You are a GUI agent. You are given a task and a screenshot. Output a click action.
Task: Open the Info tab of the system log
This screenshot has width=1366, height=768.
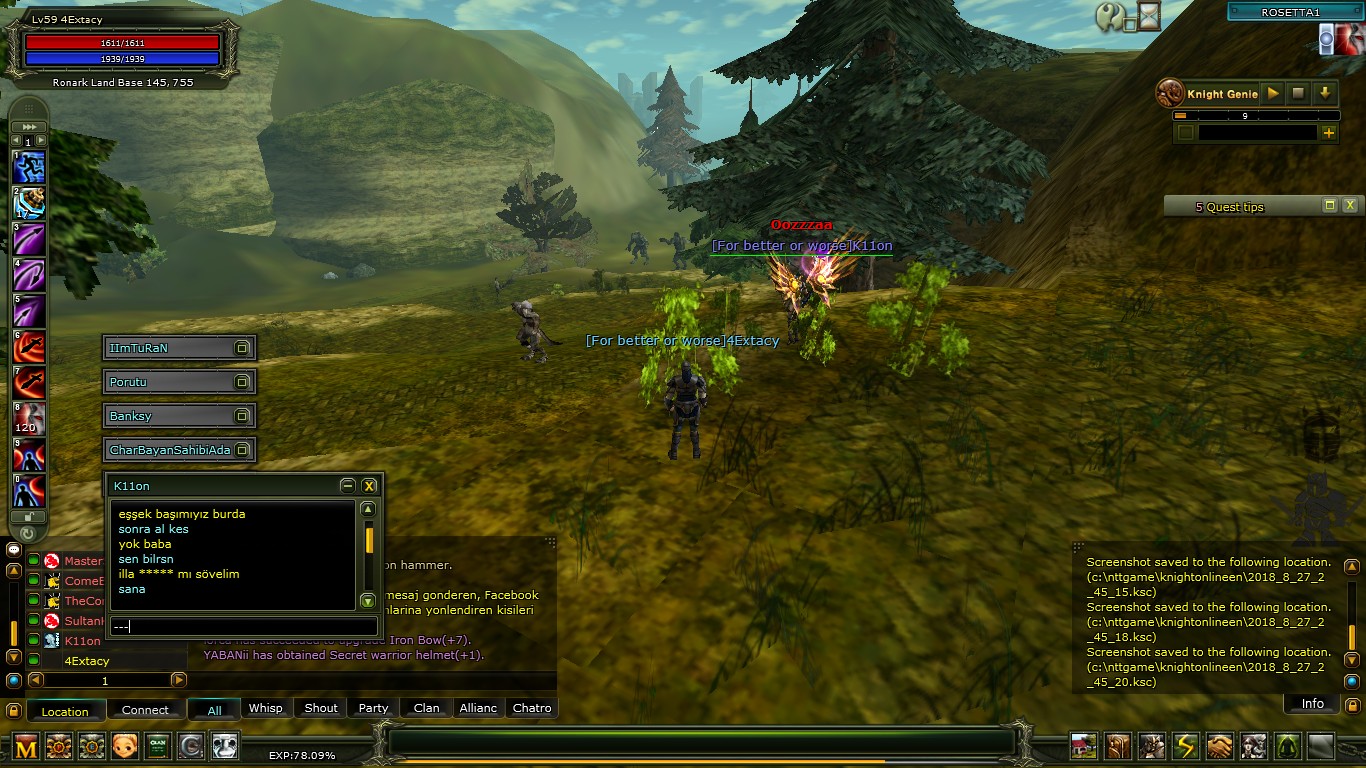point(1312,704)
